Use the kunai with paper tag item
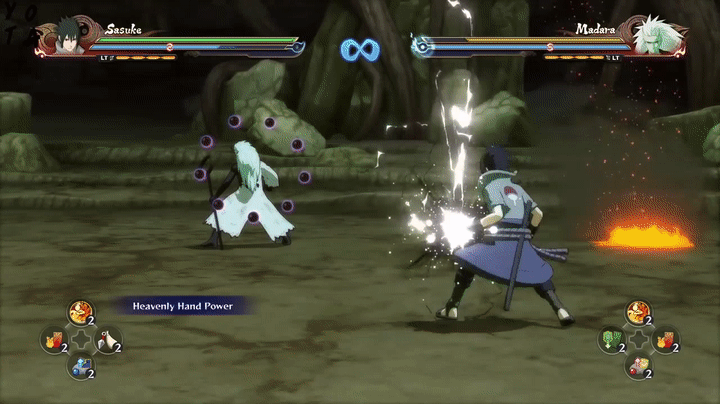720x404 pixels. point(108,340)
